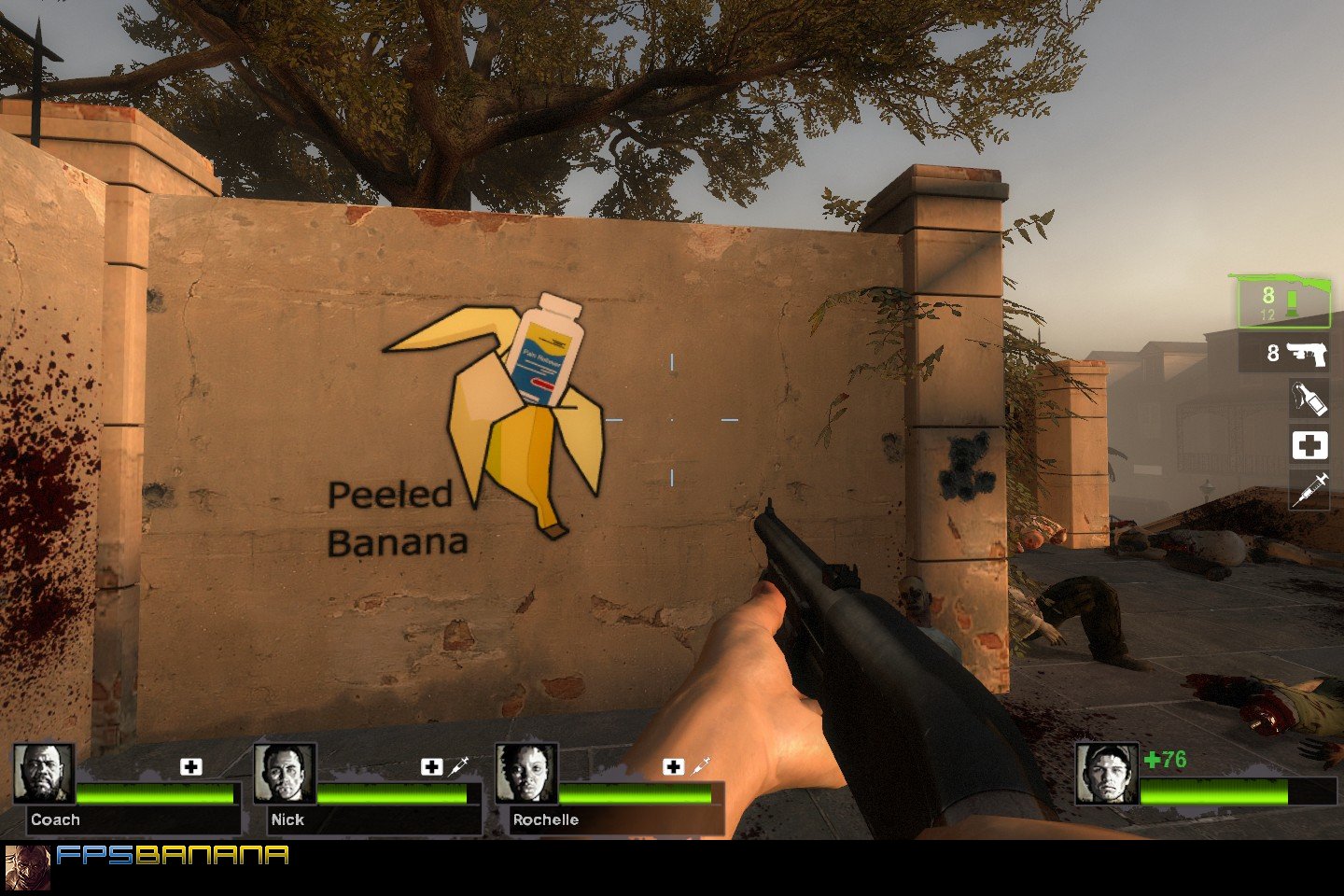The height and width of the screenshot is (896, 1344).
Task: Click Nick's first aid cross indicator
Action: [x=430, y=767]
